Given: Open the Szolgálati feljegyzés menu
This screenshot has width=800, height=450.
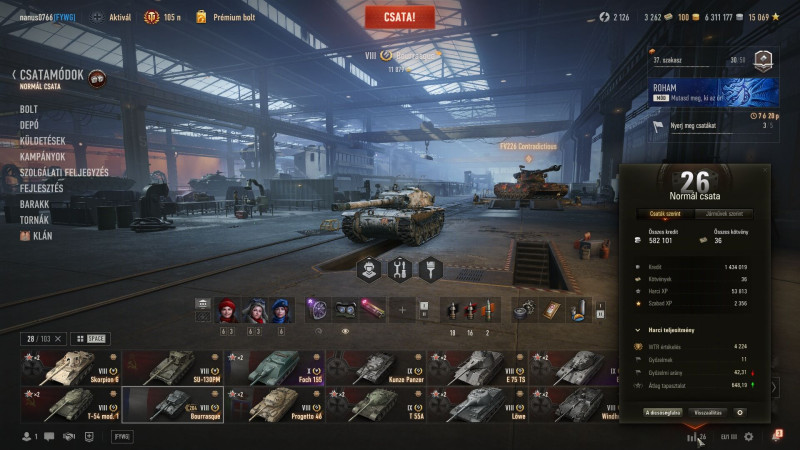Looking at the screenshot, I should coord(64,173).
